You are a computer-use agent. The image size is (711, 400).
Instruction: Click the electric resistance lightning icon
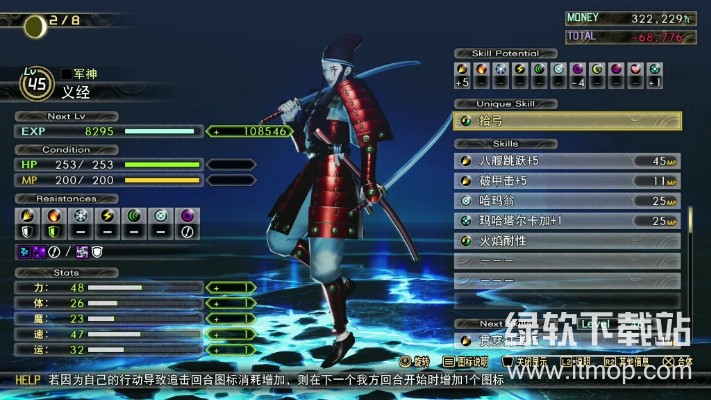(x=108, y=214)
